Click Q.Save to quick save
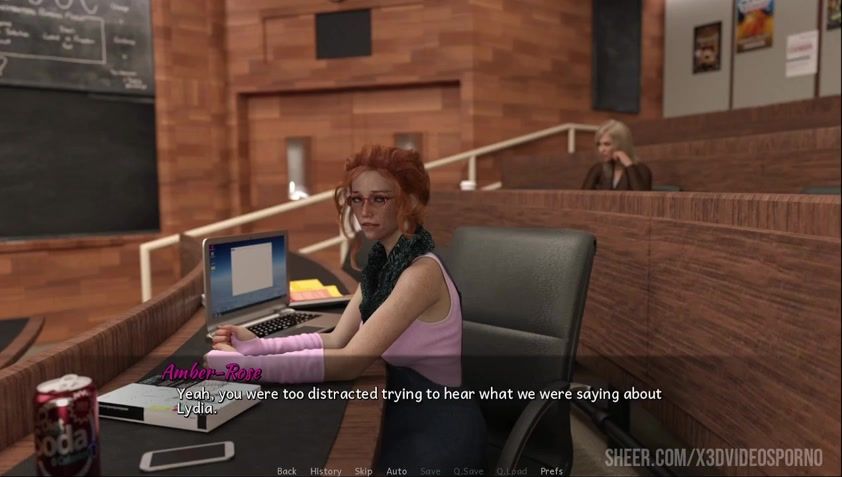 click(x=468, y=471)
